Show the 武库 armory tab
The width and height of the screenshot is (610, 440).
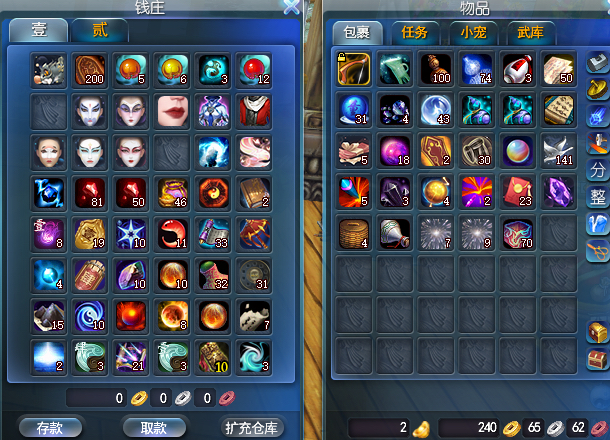pyautogui.click(x=531, y=33)
